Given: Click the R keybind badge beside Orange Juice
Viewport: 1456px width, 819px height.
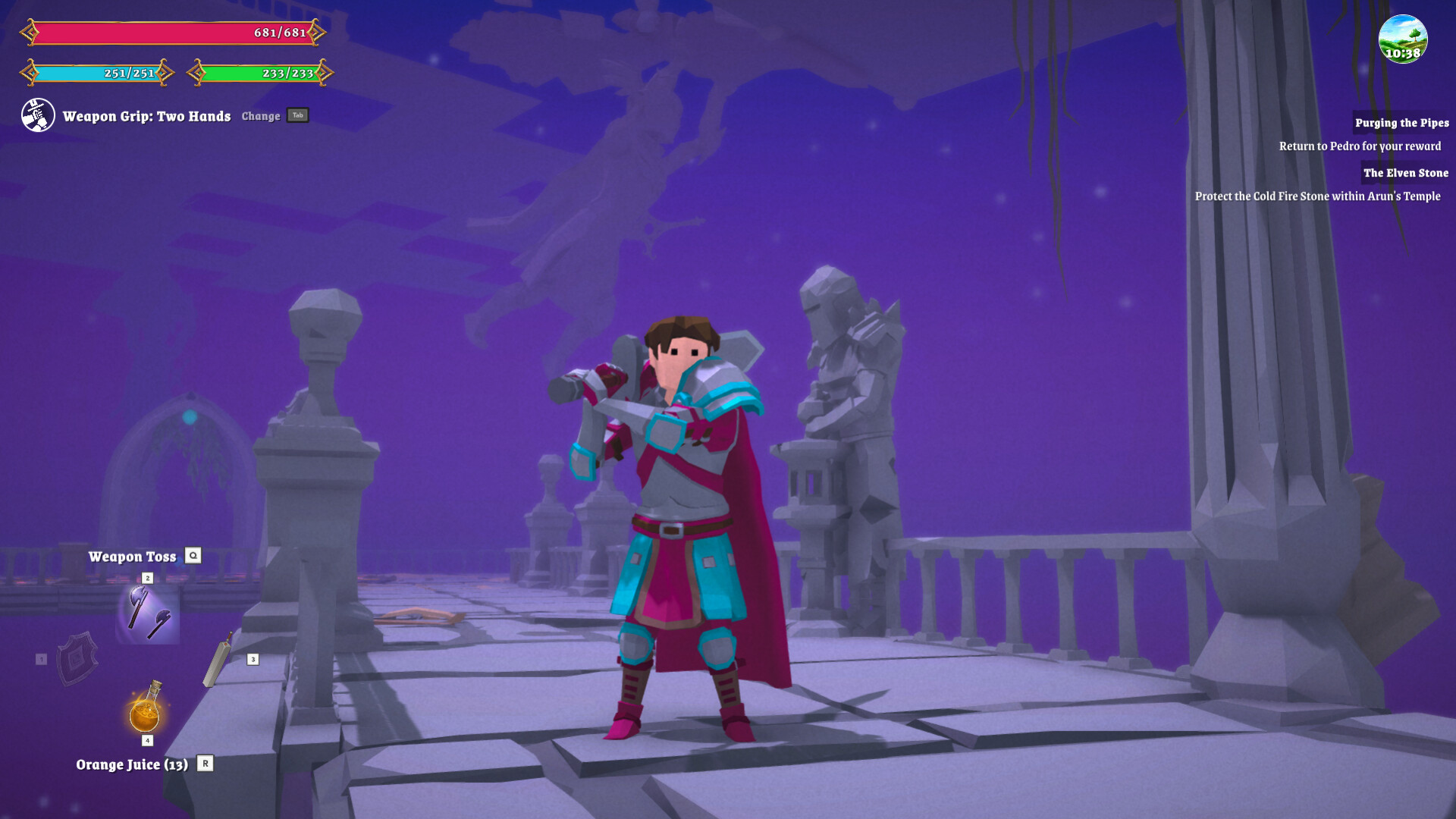Looking at the screenshot, I should [x=205, y=765].
